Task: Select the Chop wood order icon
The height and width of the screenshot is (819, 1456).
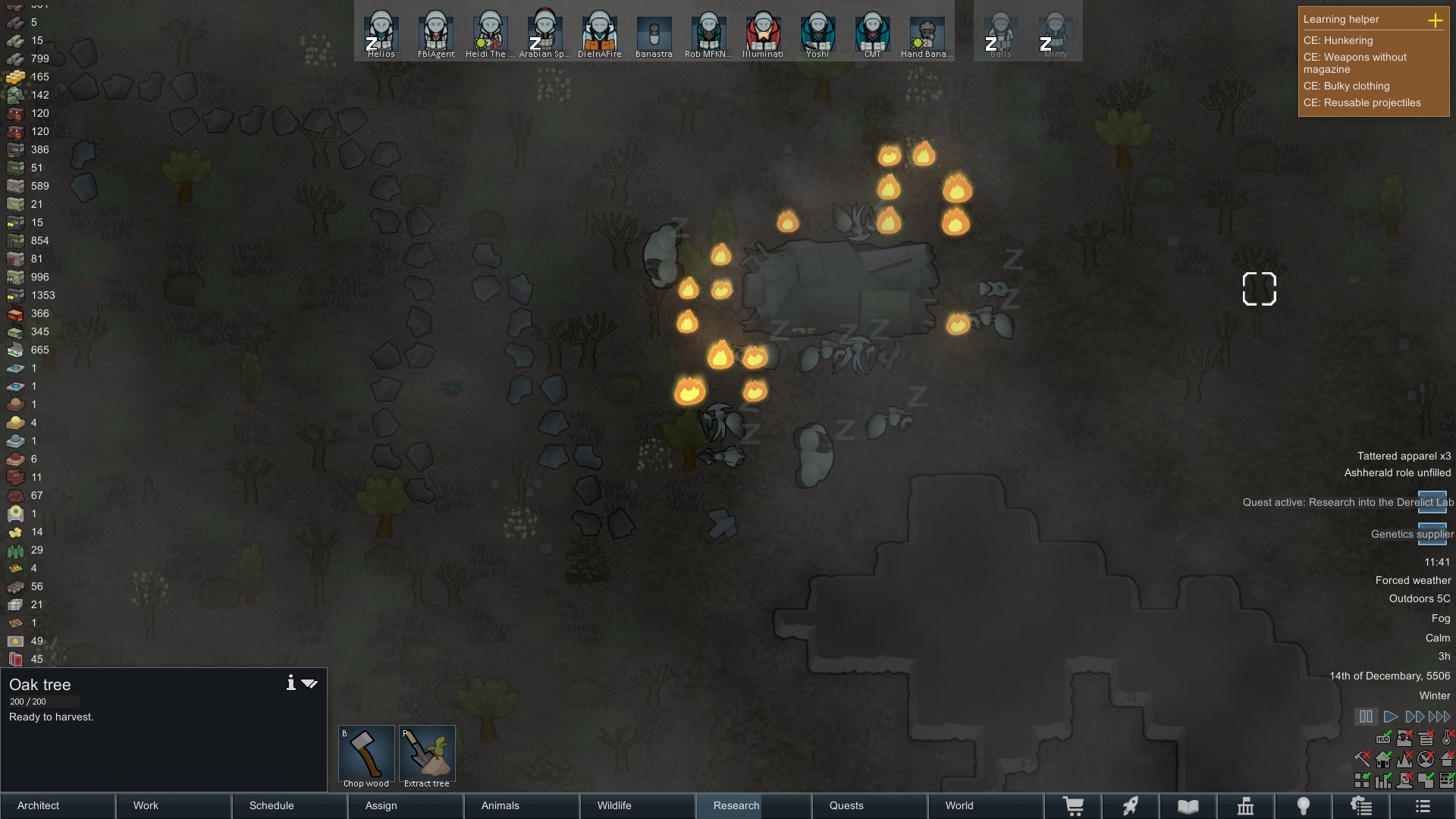Action: tap(366, 751)
